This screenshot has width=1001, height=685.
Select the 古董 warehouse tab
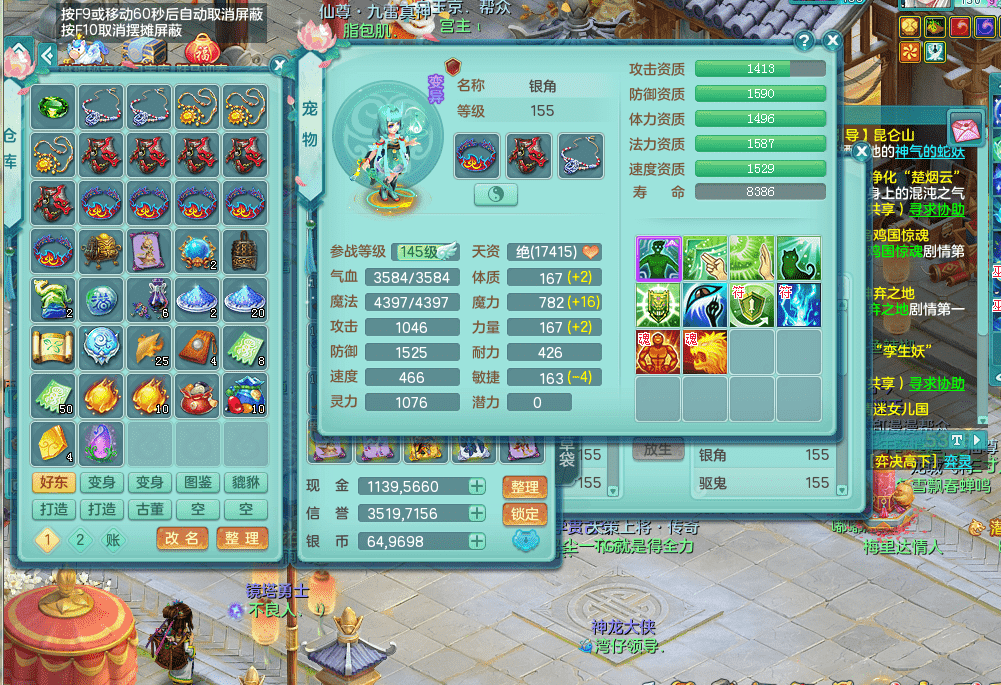[150, 509]
